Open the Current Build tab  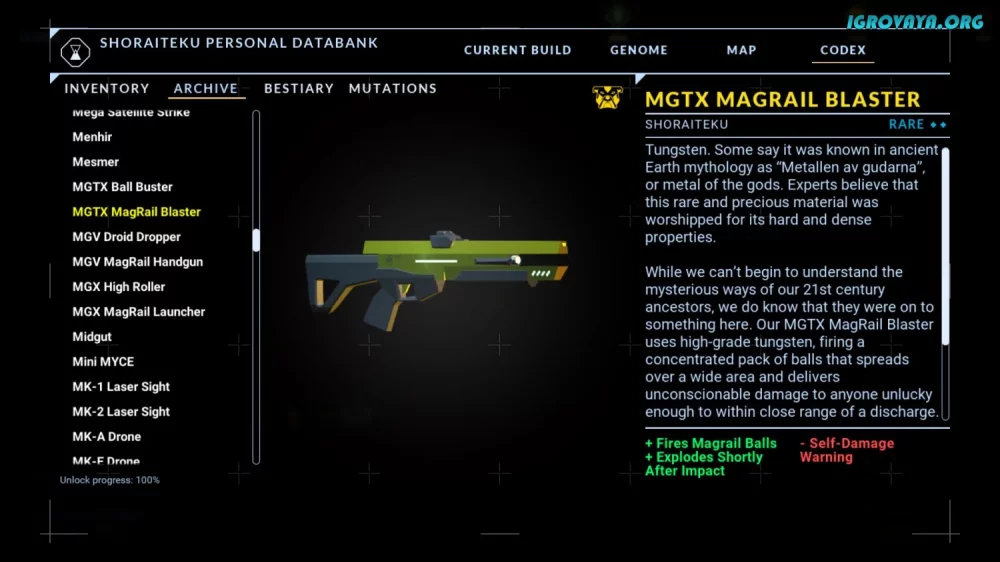click(x=517, y=50)
